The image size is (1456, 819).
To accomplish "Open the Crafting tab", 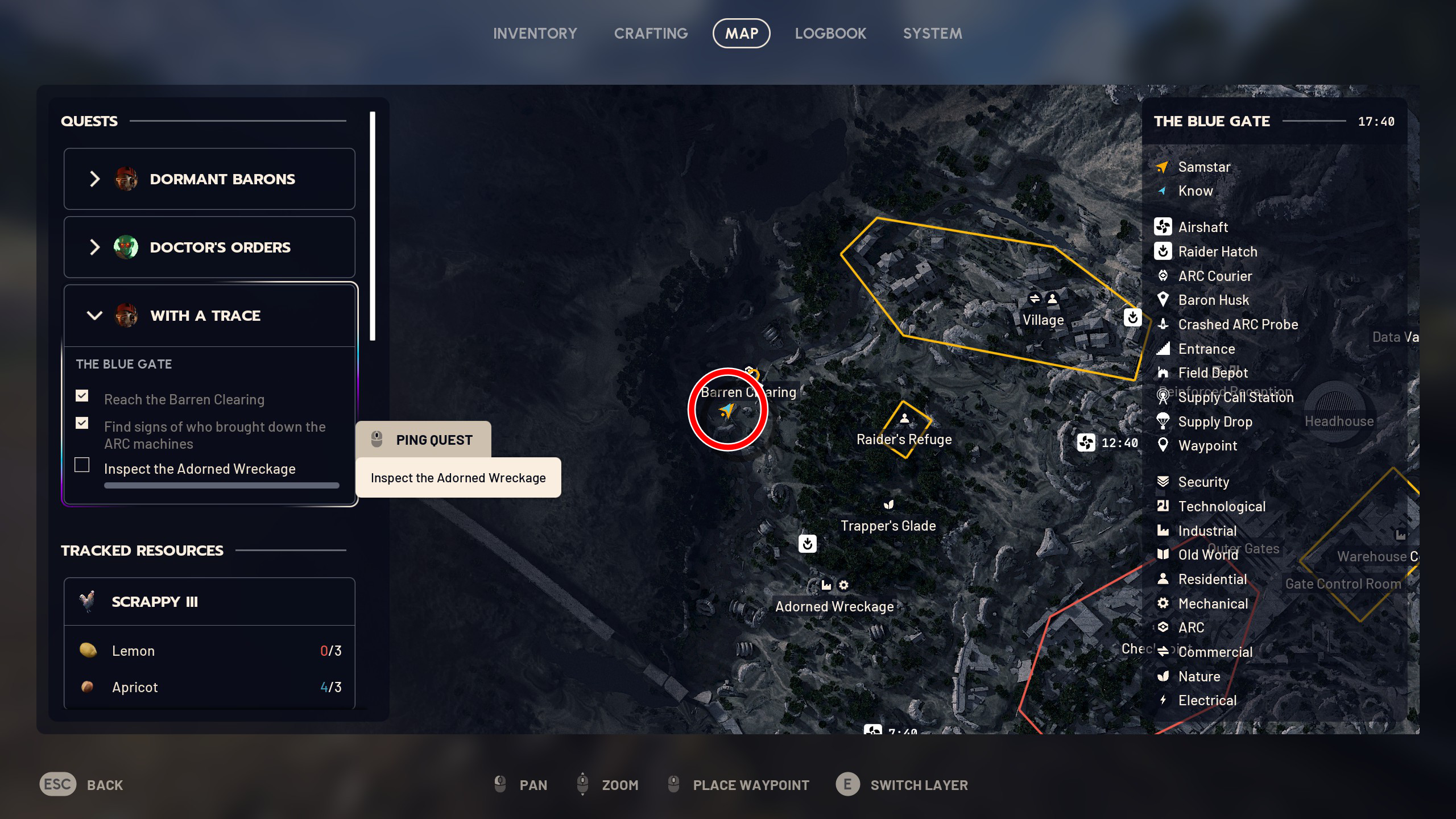I will (x=651, y=34).
